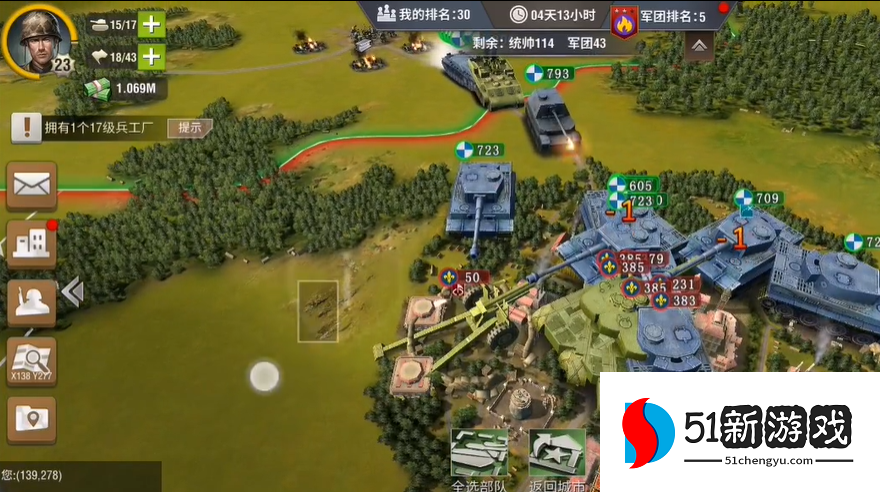Open the 1.069M cash balance
880x492 pixels.
[124, 88]
